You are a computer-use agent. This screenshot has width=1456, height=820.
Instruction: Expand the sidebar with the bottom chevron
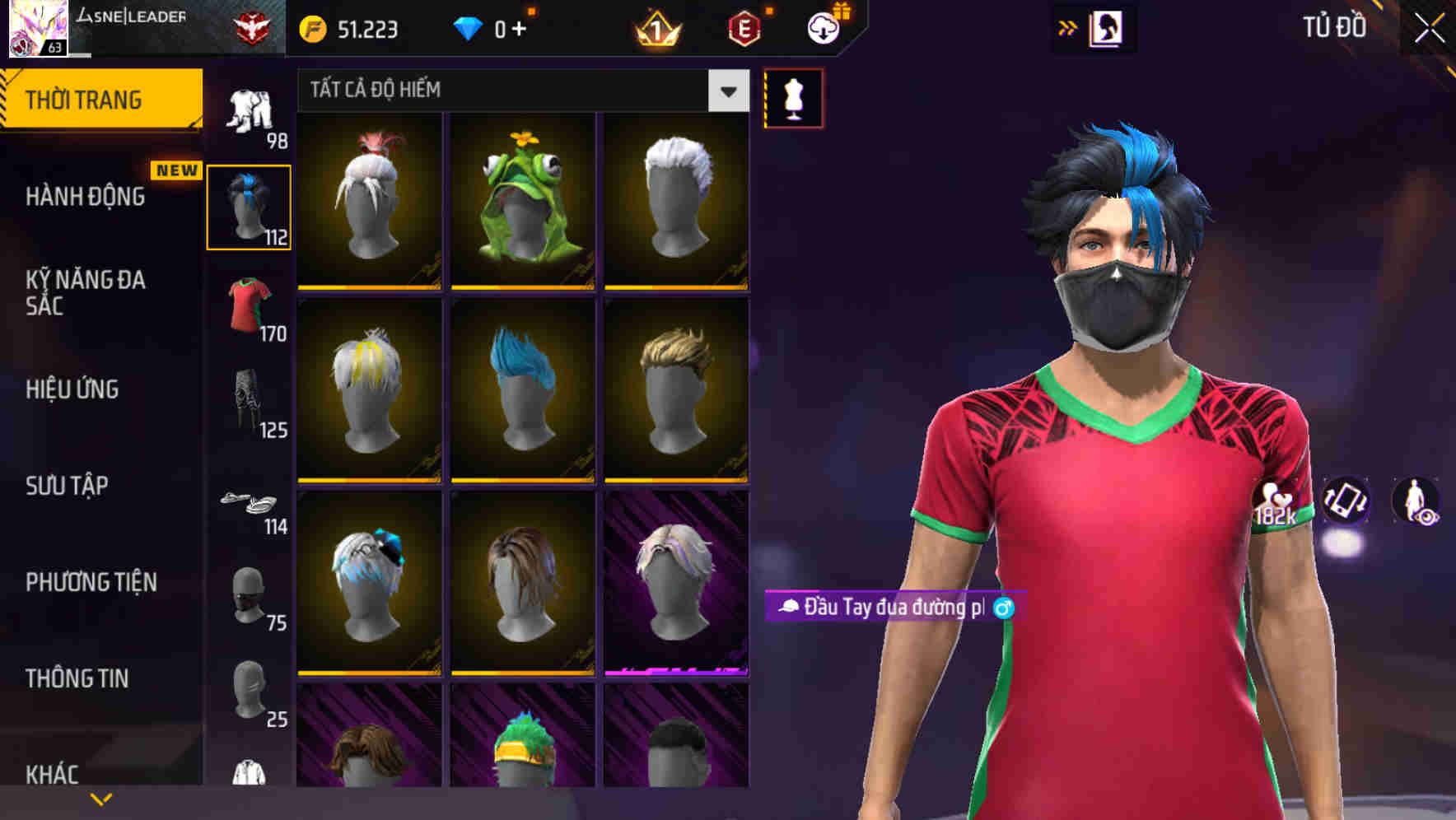[101, 797]
